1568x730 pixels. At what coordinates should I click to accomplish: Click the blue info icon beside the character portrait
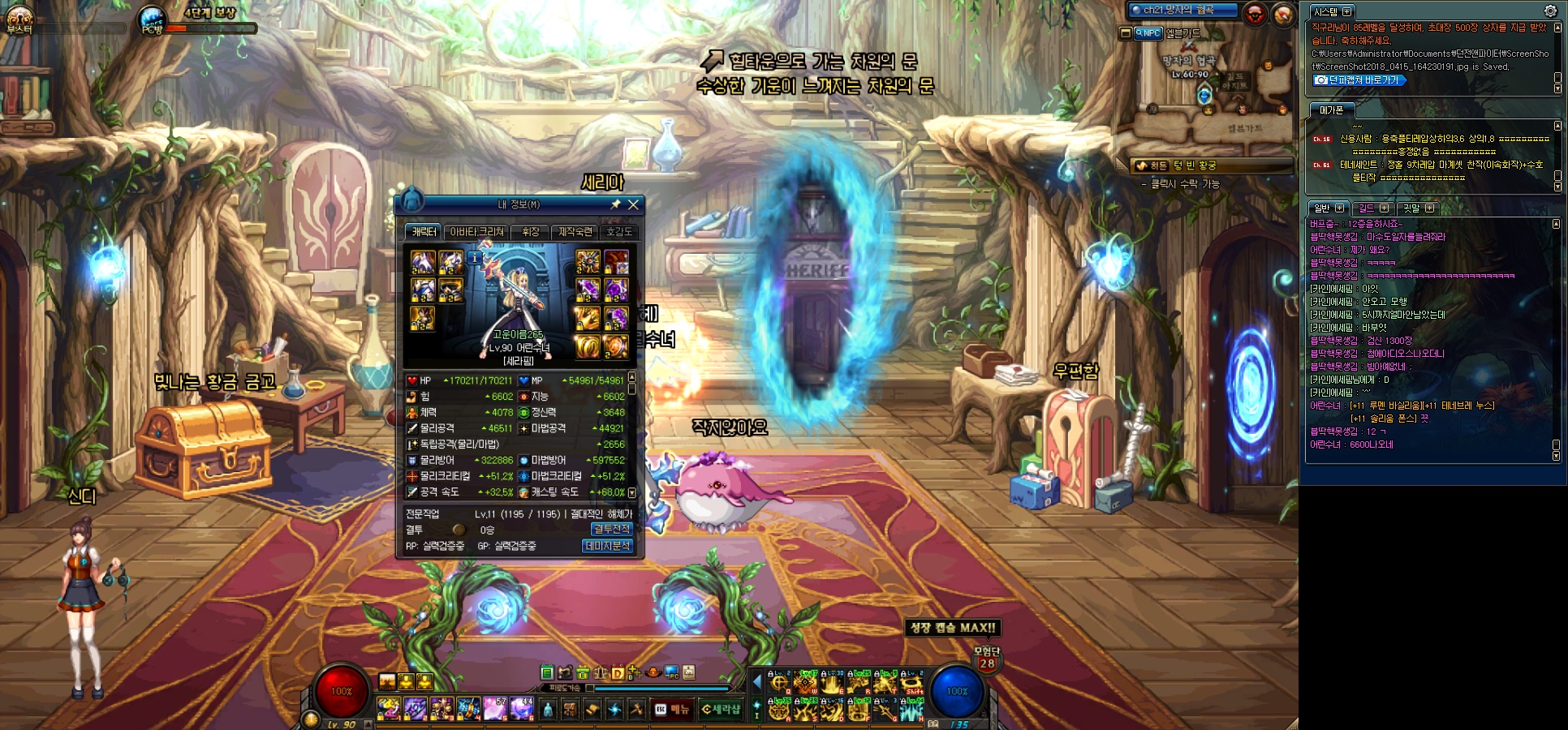point(475,258)
